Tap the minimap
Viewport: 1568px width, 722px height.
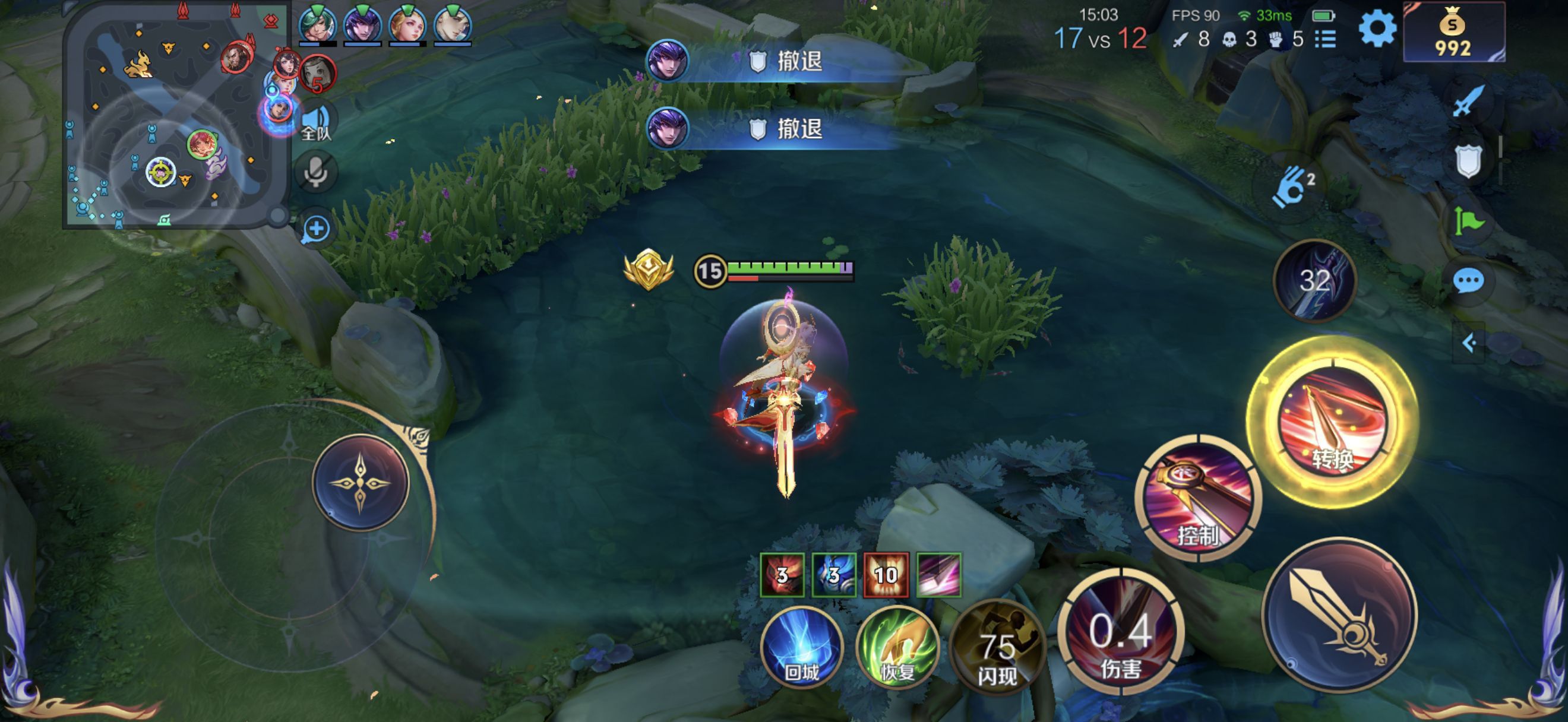[x=176, y=116]
